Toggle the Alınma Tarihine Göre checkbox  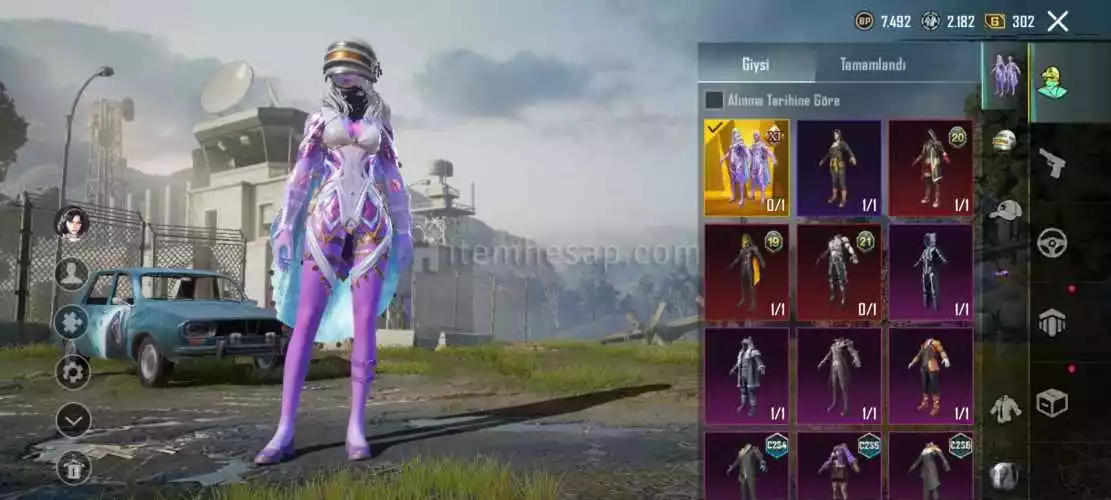(x=714, y=100)
